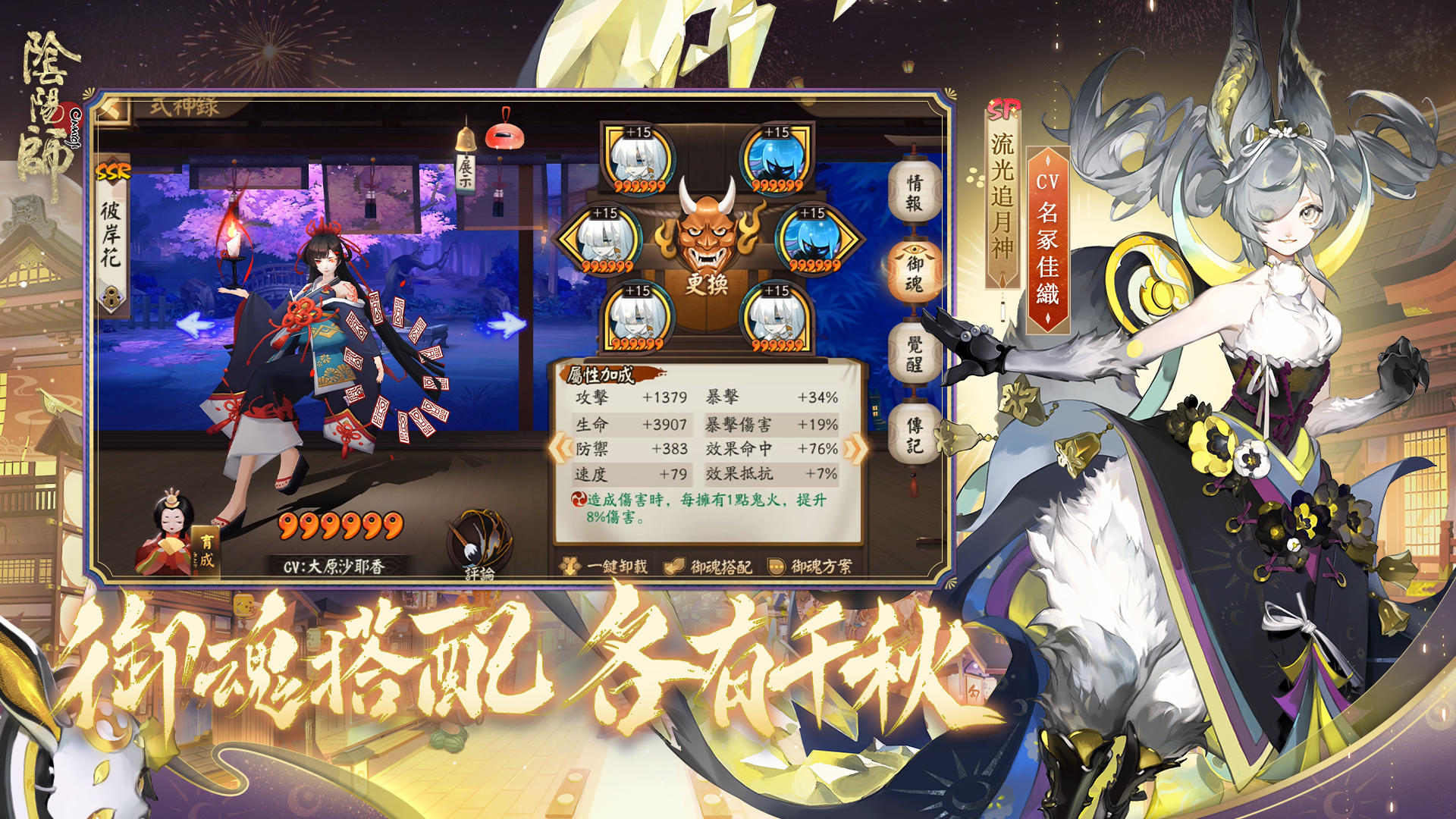Click the 覺醒 awakening lantern
1456x819 pixels.
(913, 350)
